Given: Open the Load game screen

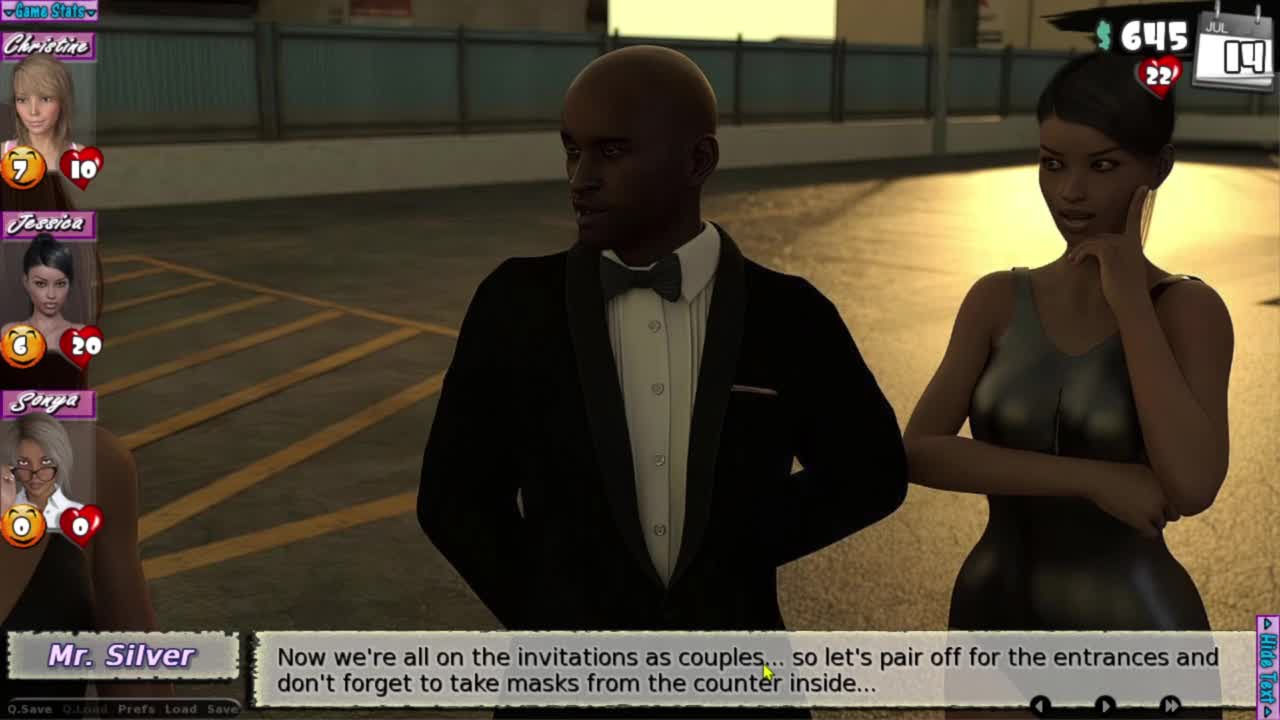Looking at the screenshot, I should tap(181, 709).
